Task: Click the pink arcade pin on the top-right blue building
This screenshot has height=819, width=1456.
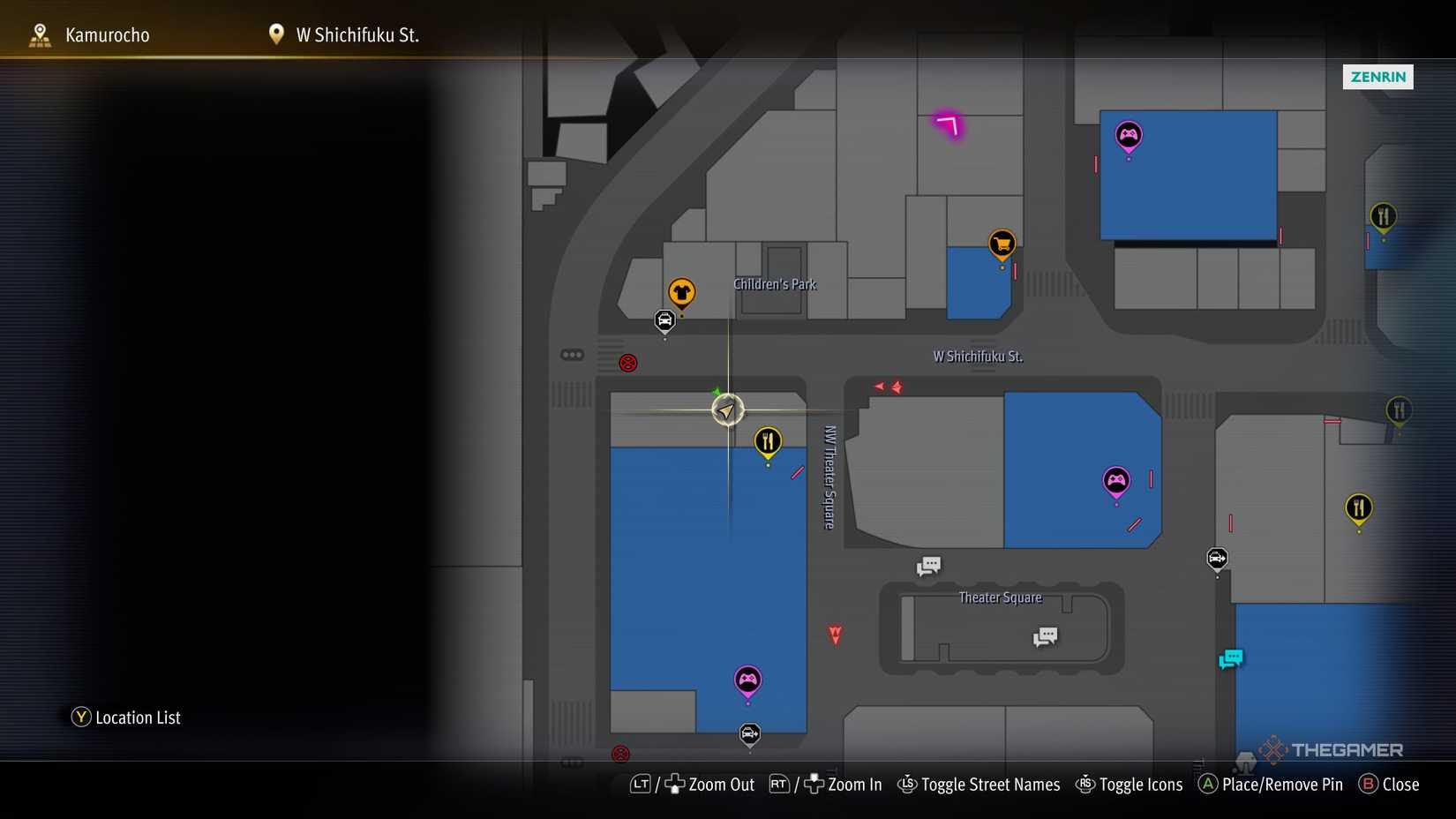Action: (1130, 136)
